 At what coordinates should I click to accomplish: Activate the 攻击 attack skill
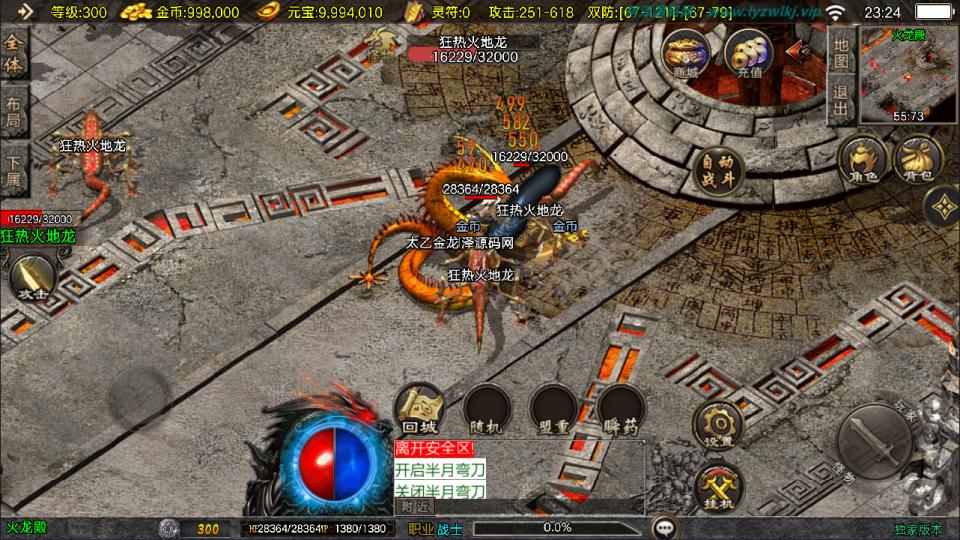pyautogui.click(x=31, y=278)
